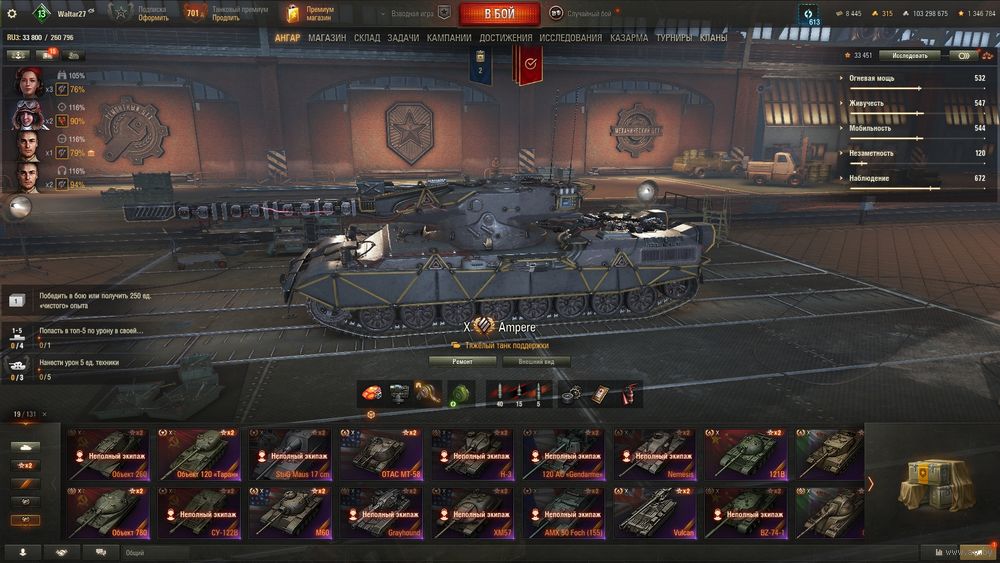Open the КАЗАРМА tab
Screen dimensions: 1000x563
pos(629,38)
